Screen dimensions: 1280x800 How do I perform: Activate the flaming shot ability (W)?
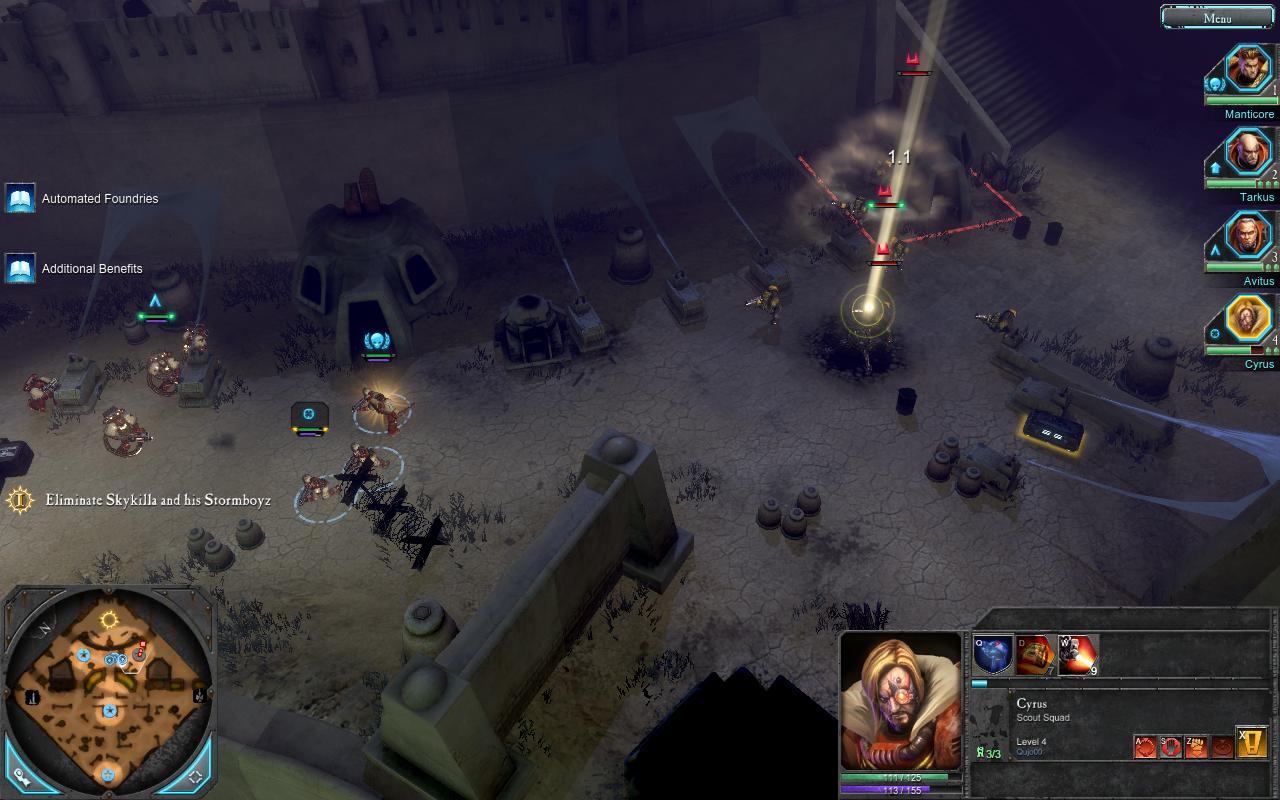[1078, 655]
